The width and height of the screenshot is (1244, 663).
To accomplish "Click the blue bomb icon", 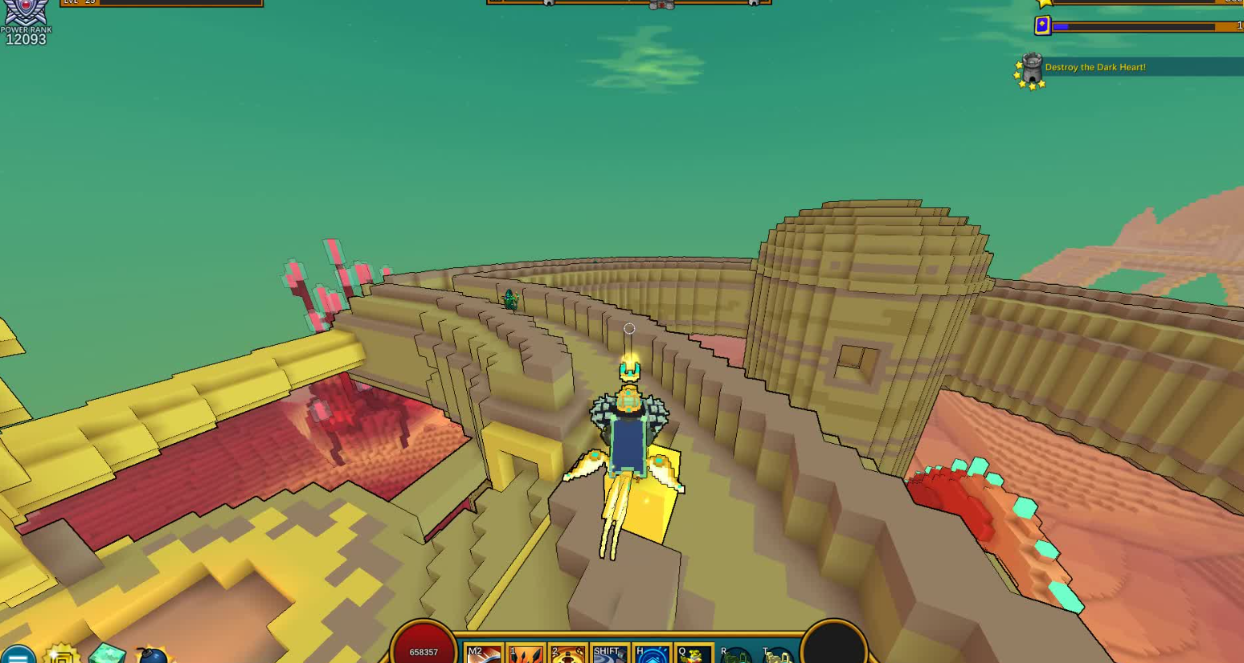I will point(153,656).
